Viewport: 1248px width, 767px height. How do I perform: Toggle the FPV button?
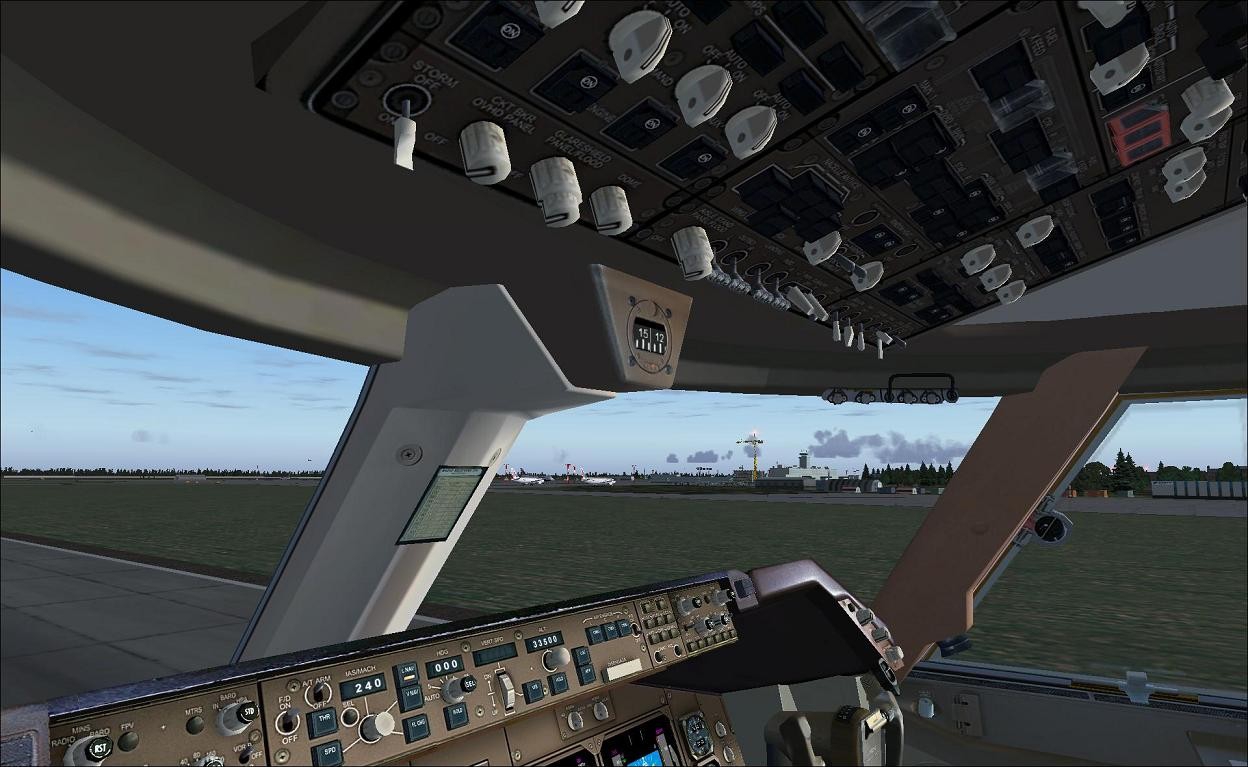128,741
